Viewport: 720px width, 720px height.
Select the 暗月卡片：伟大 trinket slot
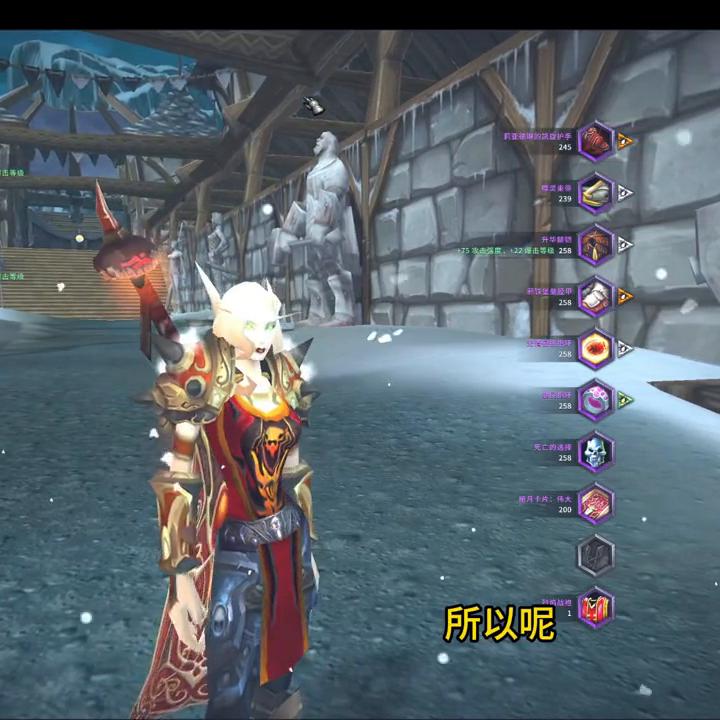[x=596, y=503]
